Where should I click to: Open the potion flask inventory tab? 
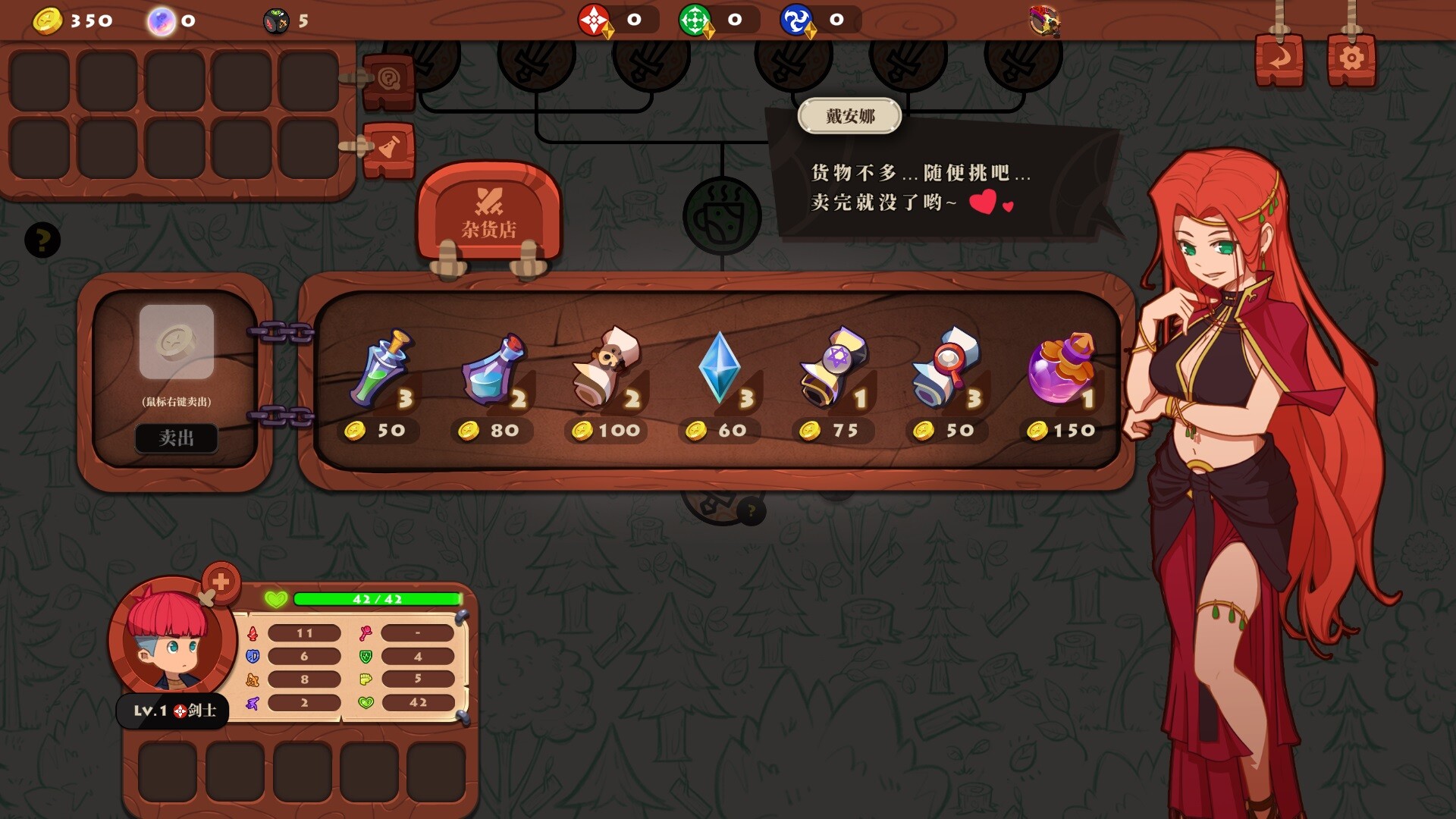[x=388, y=148]
